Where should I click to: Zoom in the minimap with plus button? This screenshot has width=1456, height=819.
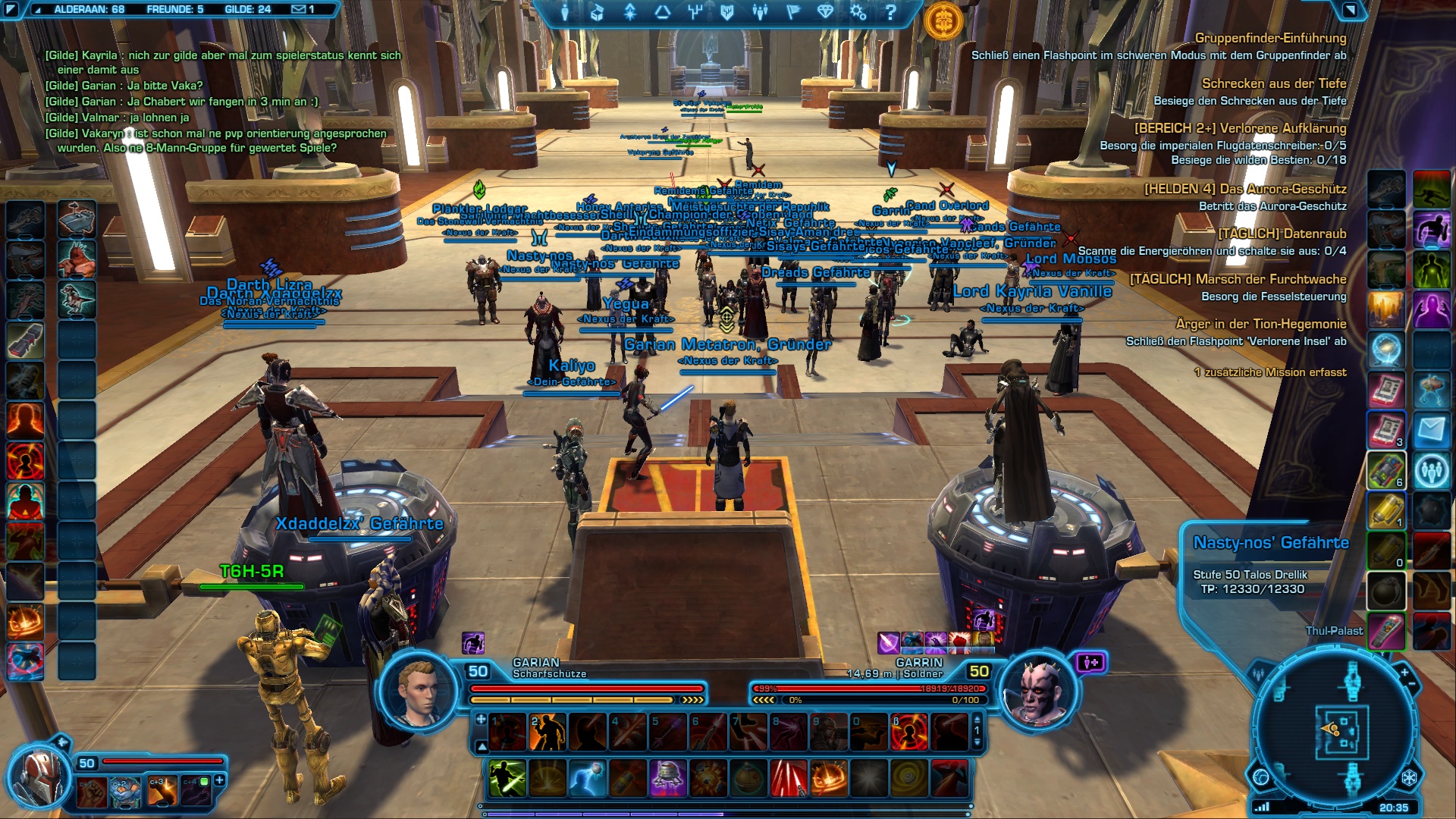click(x=1404, y=673)
